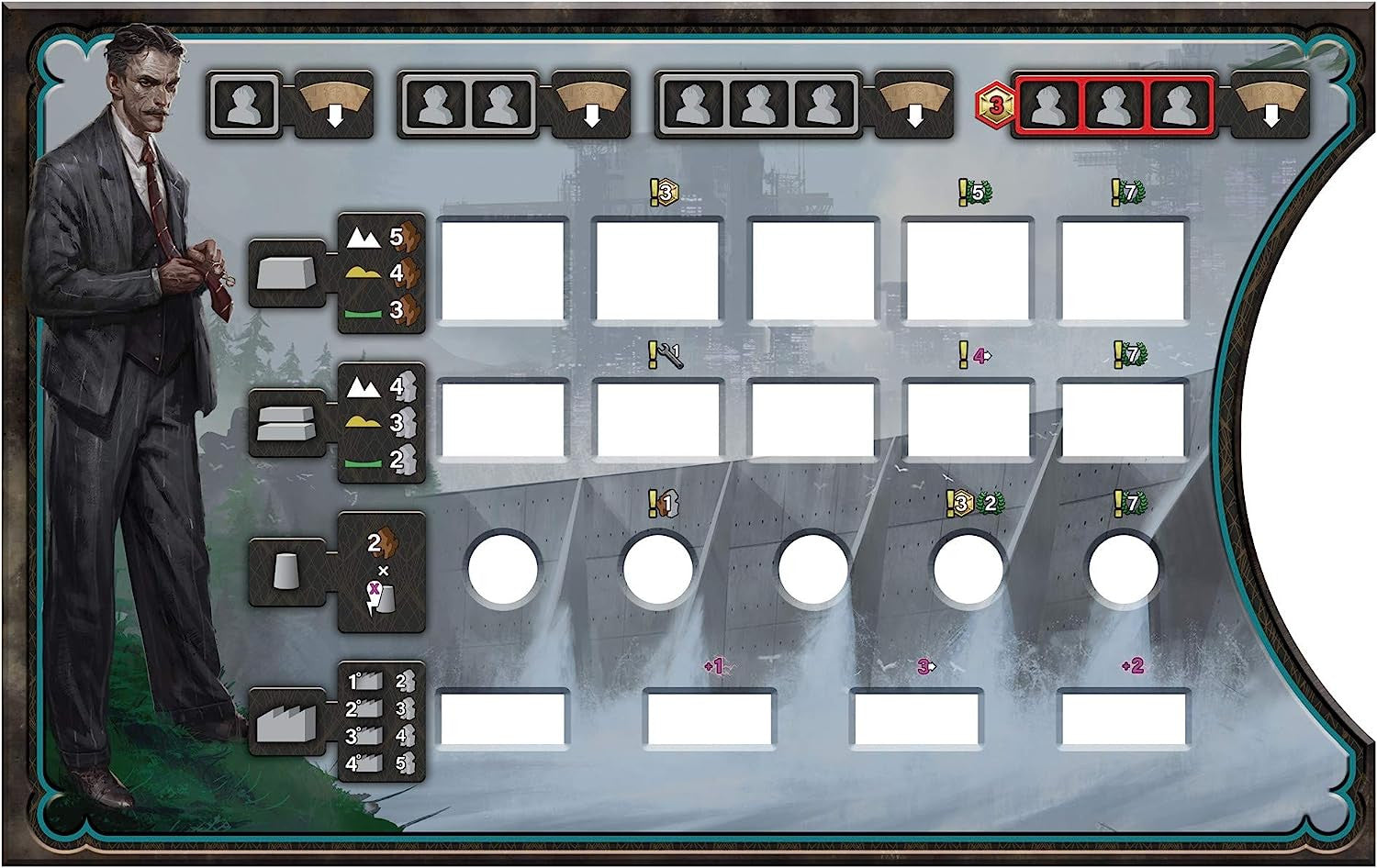Select the elevation slot under the wrench bonus
This screenshot has width=1377, height=868.
pos(656,420)
